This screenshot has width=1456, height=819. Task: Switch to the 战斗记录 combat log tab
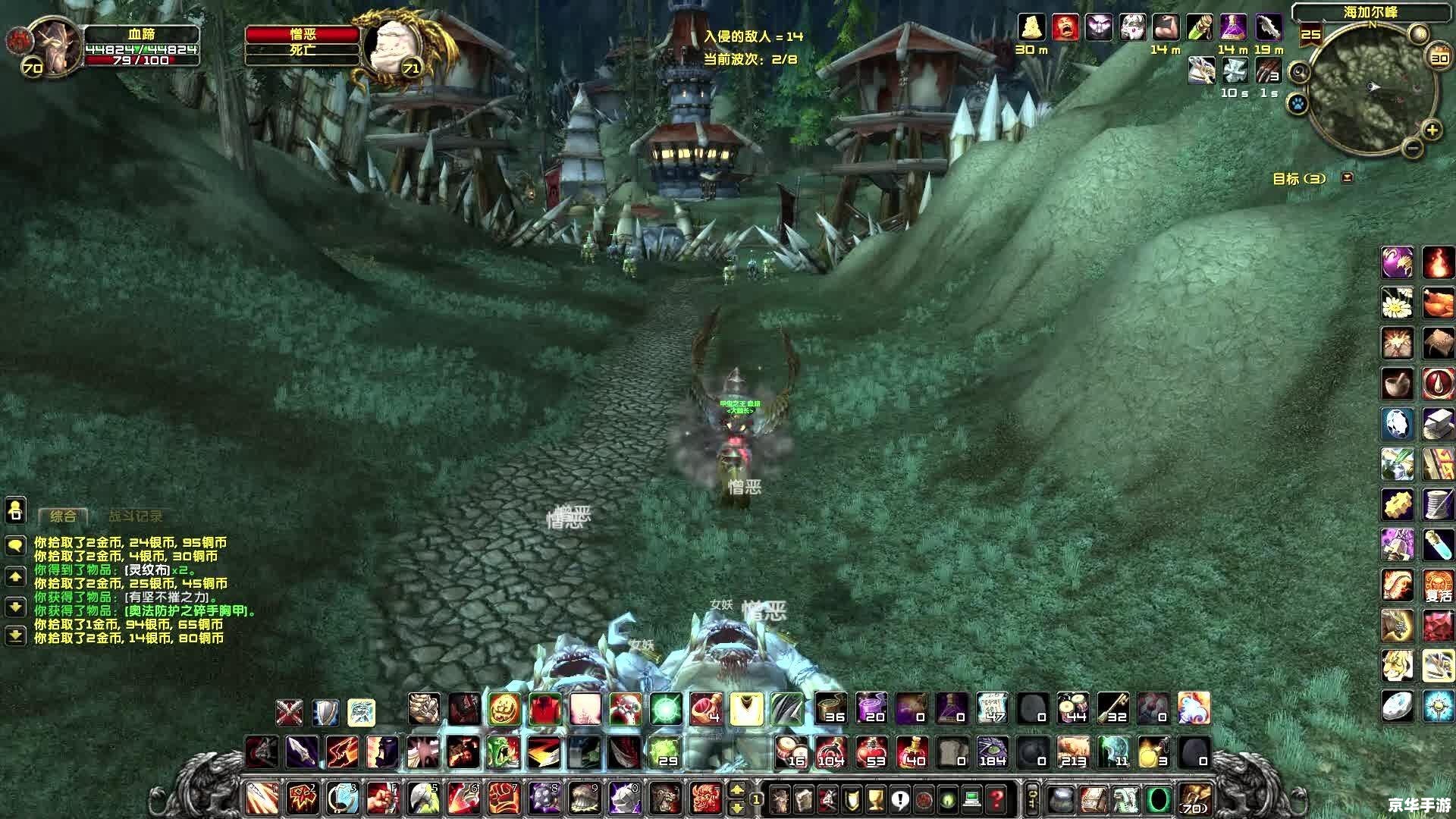coord(135,516)
